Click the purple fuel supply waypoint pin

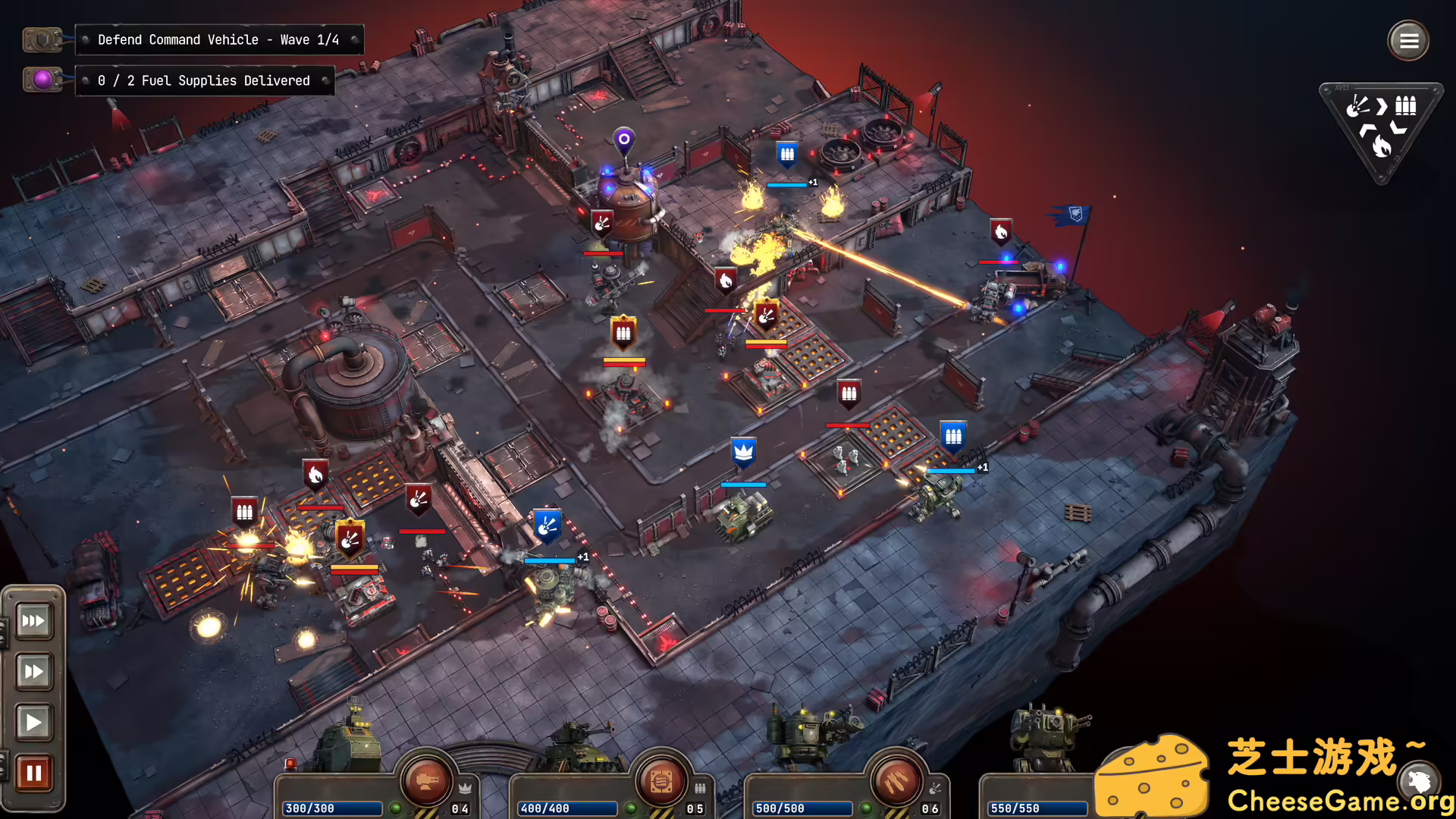click(623, 140)
